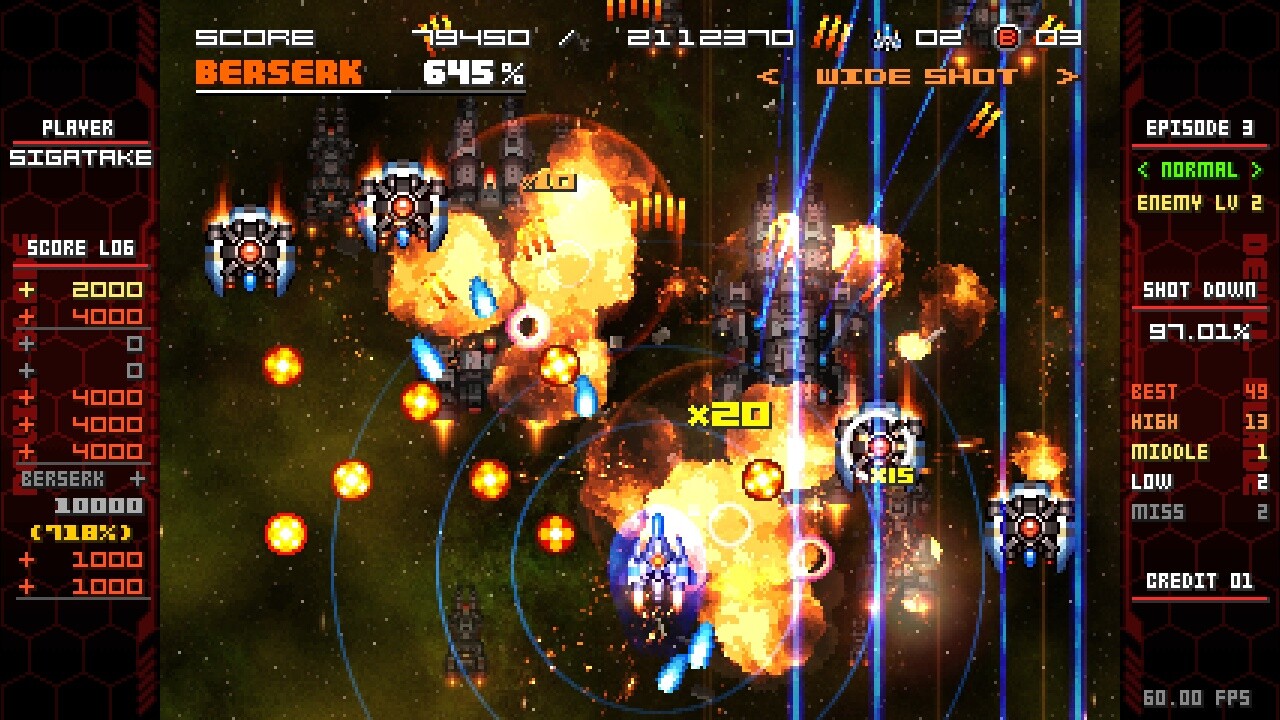Click the CREDIT 01 display

coord(1199,580)
